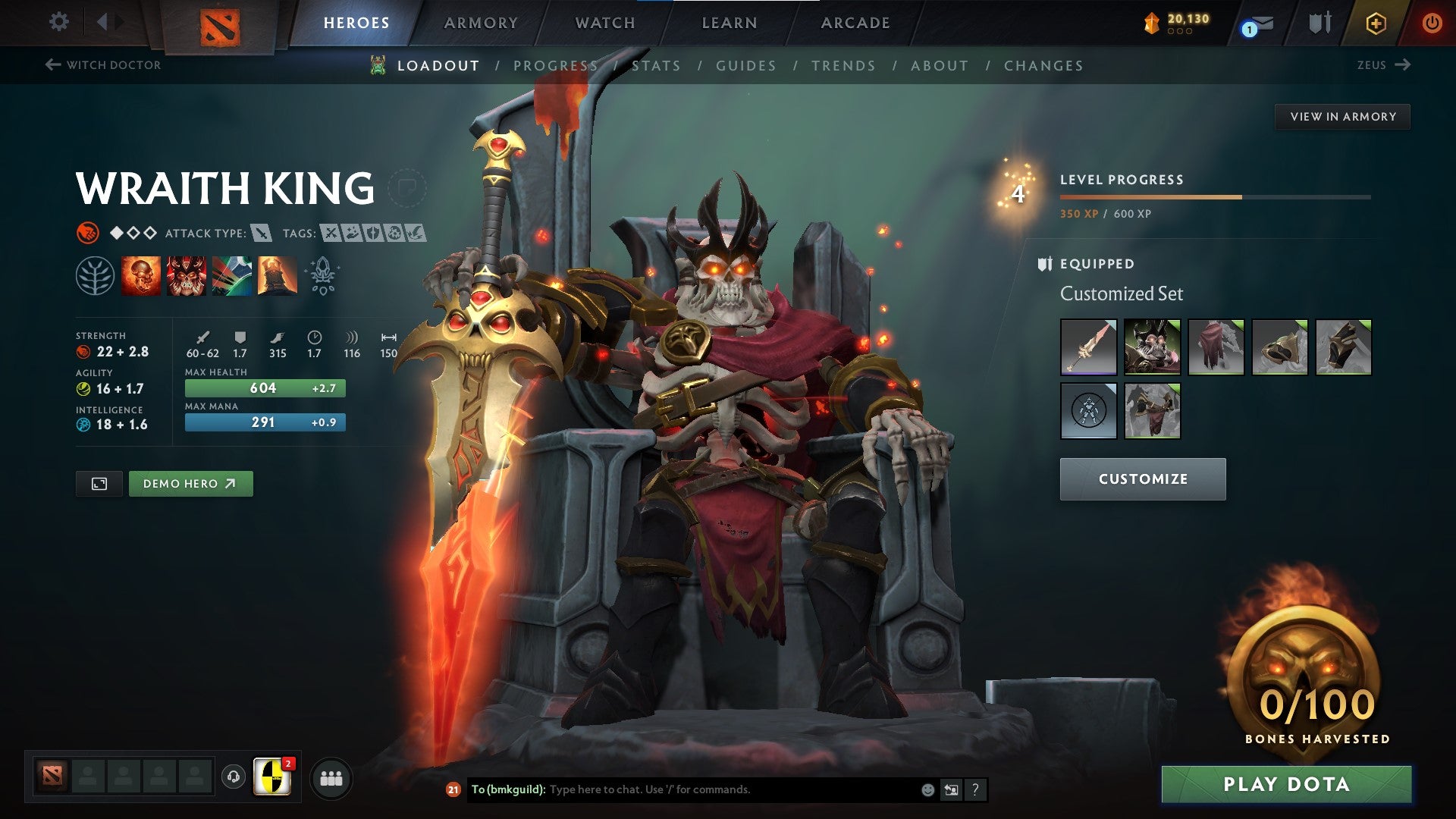The width and height of the screenshot is (1456, 819).
Task: Open Dota 2 settings gear icon
Action: [x=58, y=22]
